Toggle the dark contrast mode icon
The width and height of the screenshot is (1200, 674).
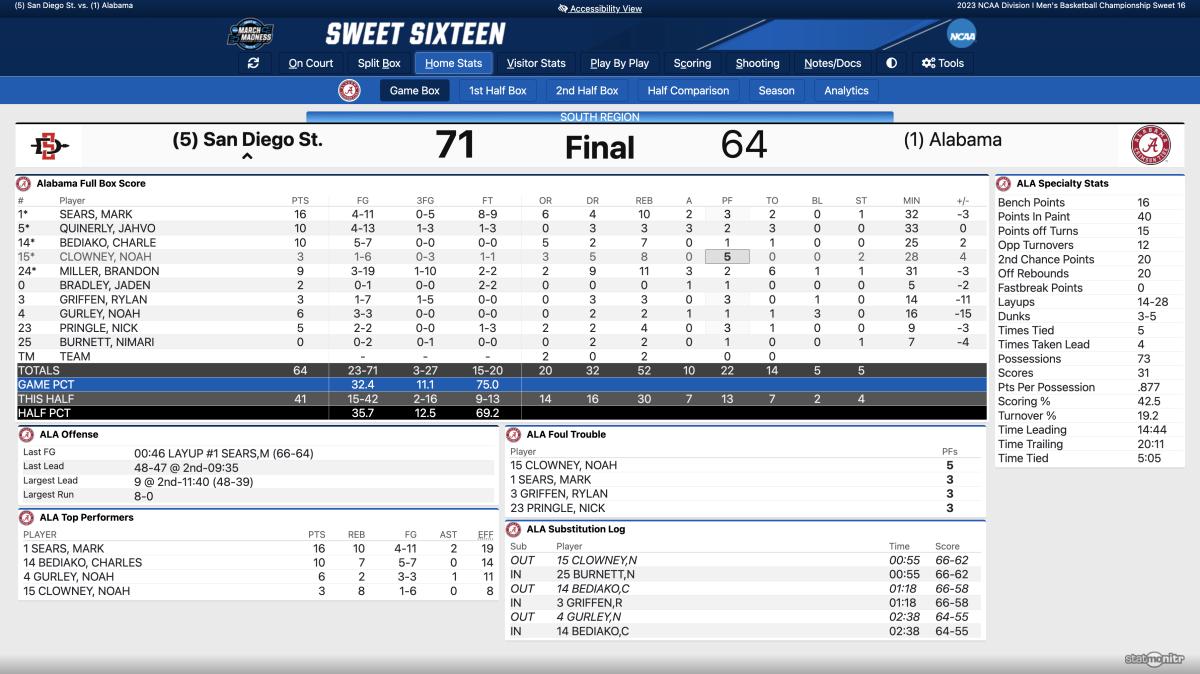[x=891, y=63]
